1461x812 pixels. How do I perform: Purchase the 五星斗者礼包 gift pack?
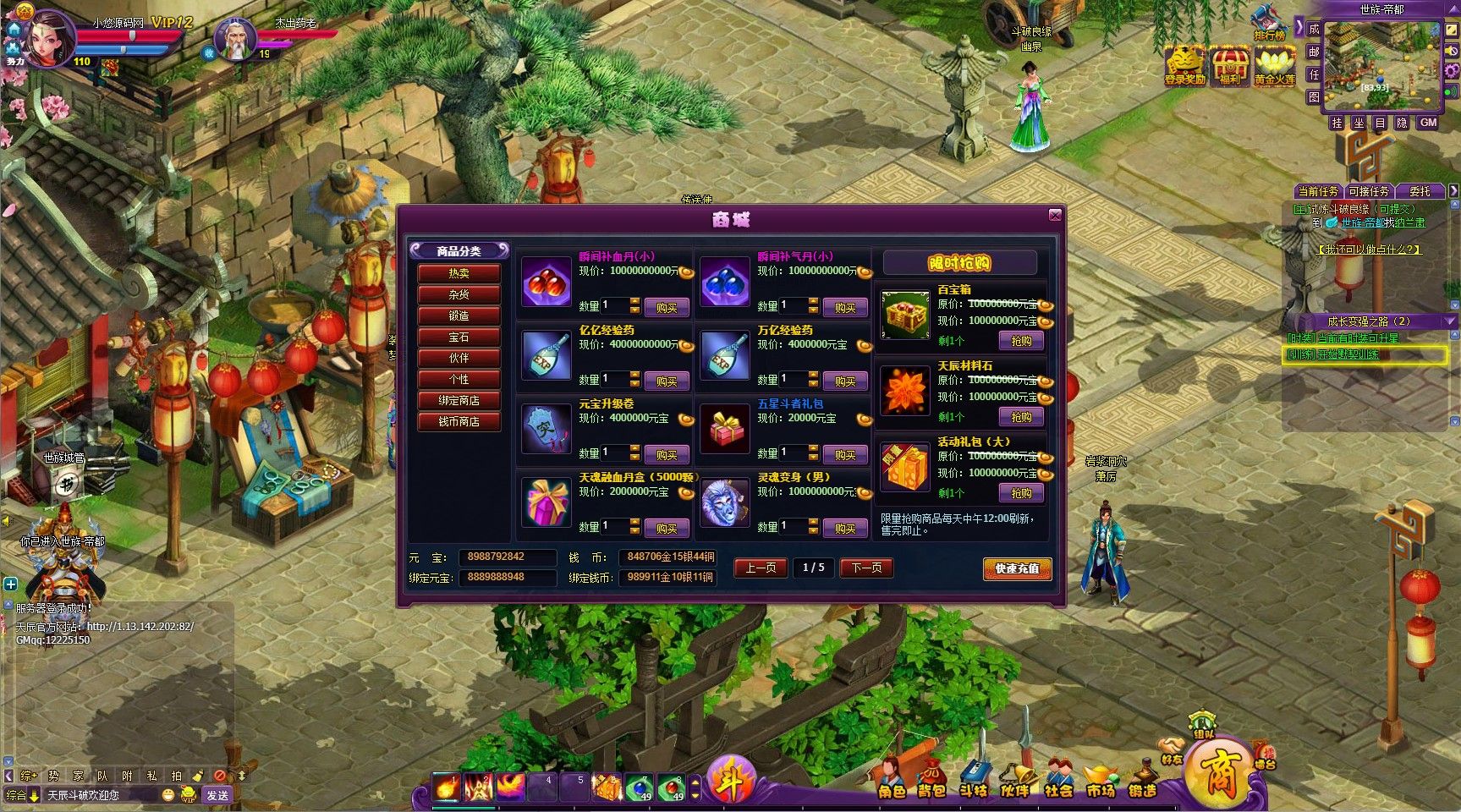(845, 455)
